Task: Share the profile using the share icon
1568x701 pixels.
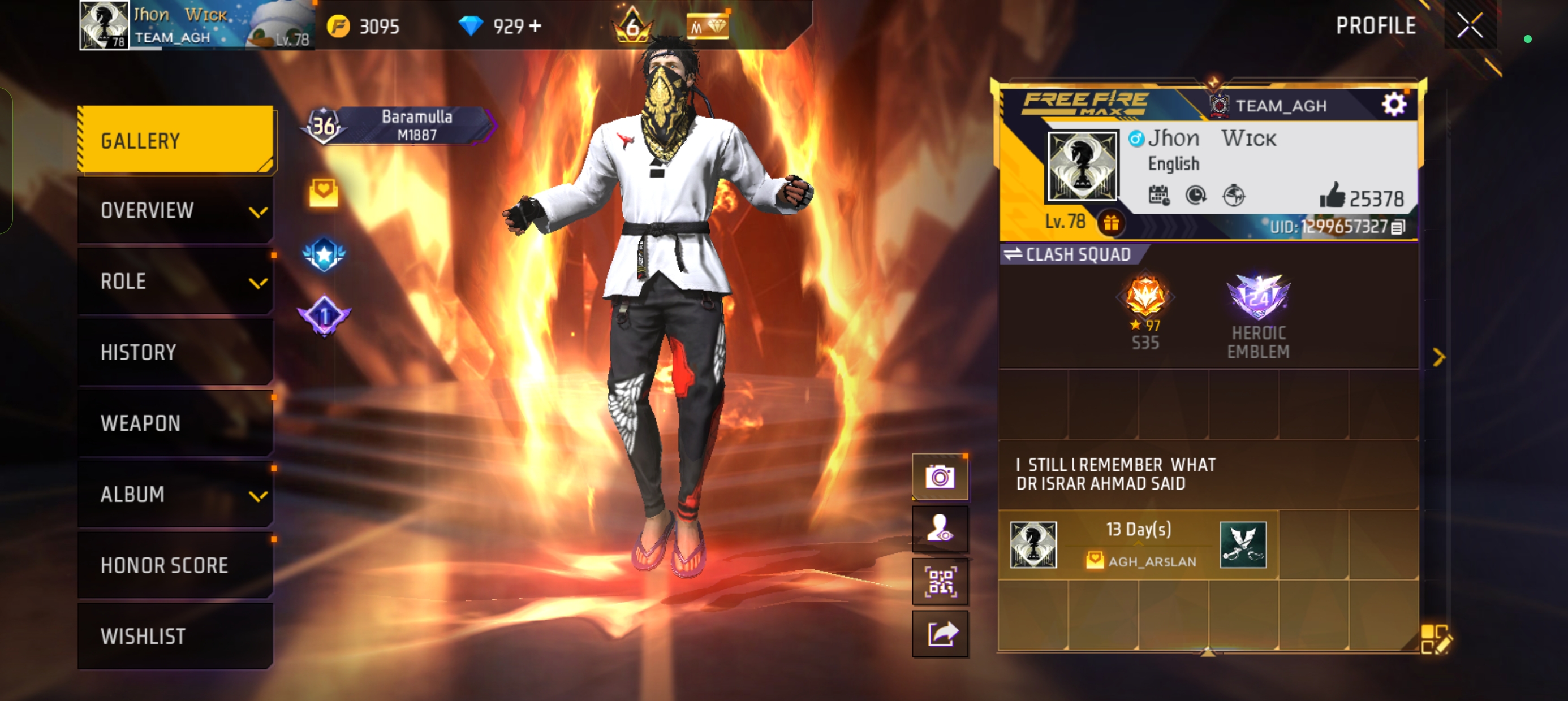Action: (x=941, y=633)
